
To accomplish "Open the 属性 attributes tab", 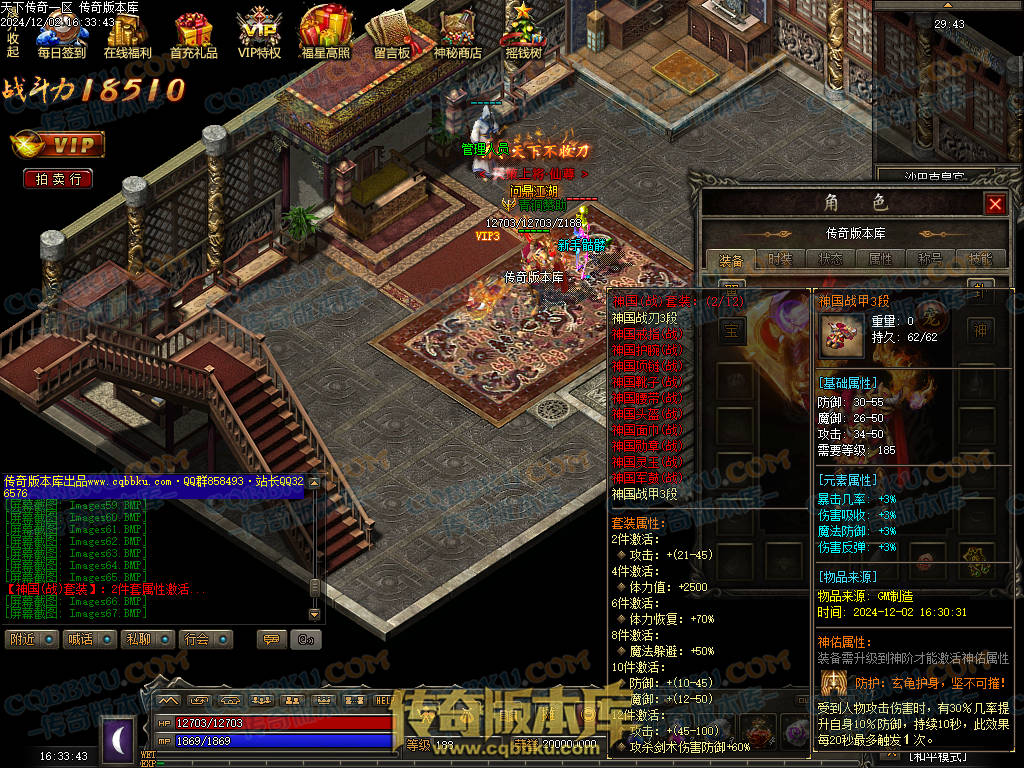I will click(x=881, y=259).
